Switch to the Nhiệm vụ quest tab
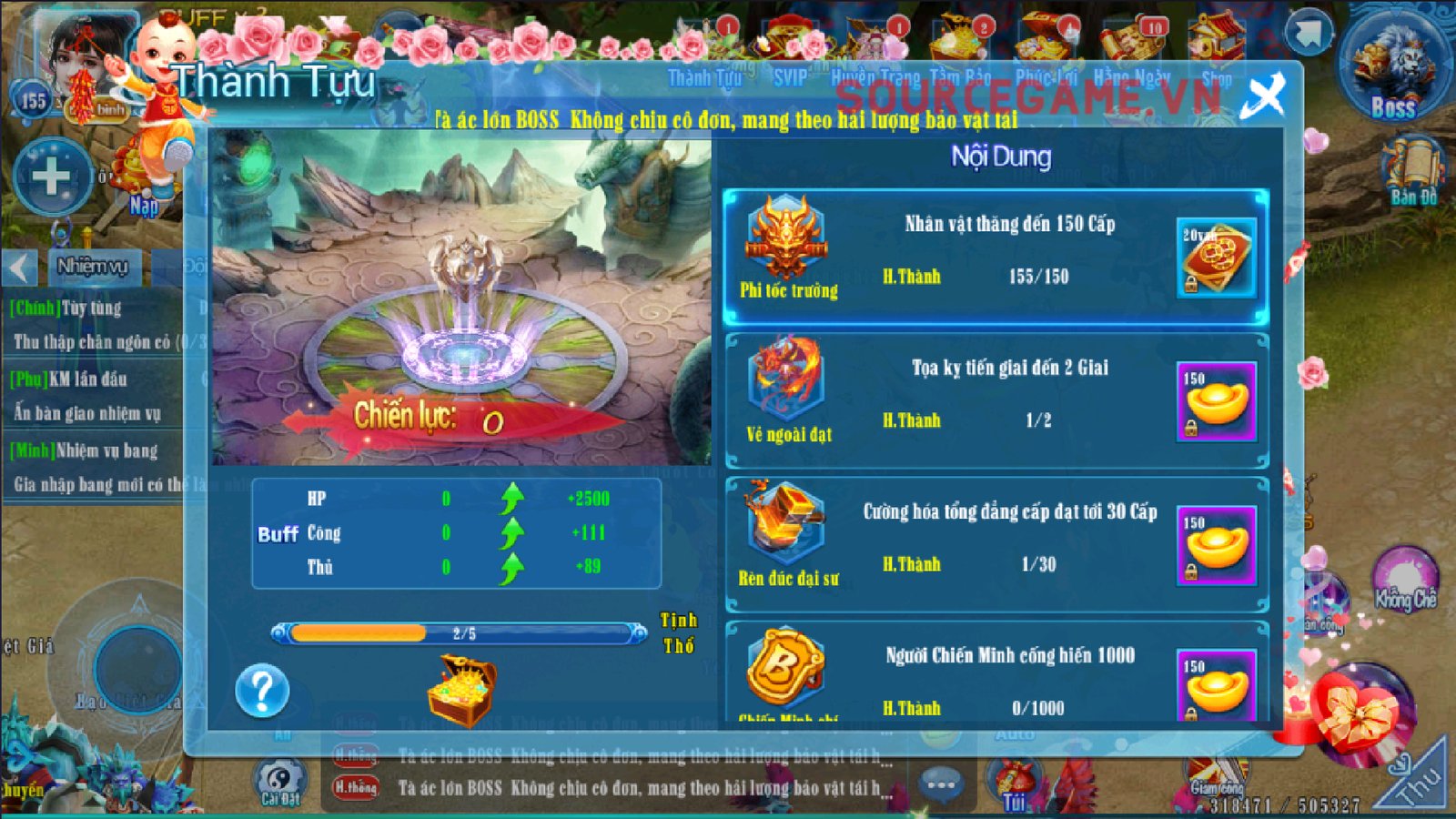Viewport: 1456px width, 819px height. pyautogui.click(x=92, y=267)
